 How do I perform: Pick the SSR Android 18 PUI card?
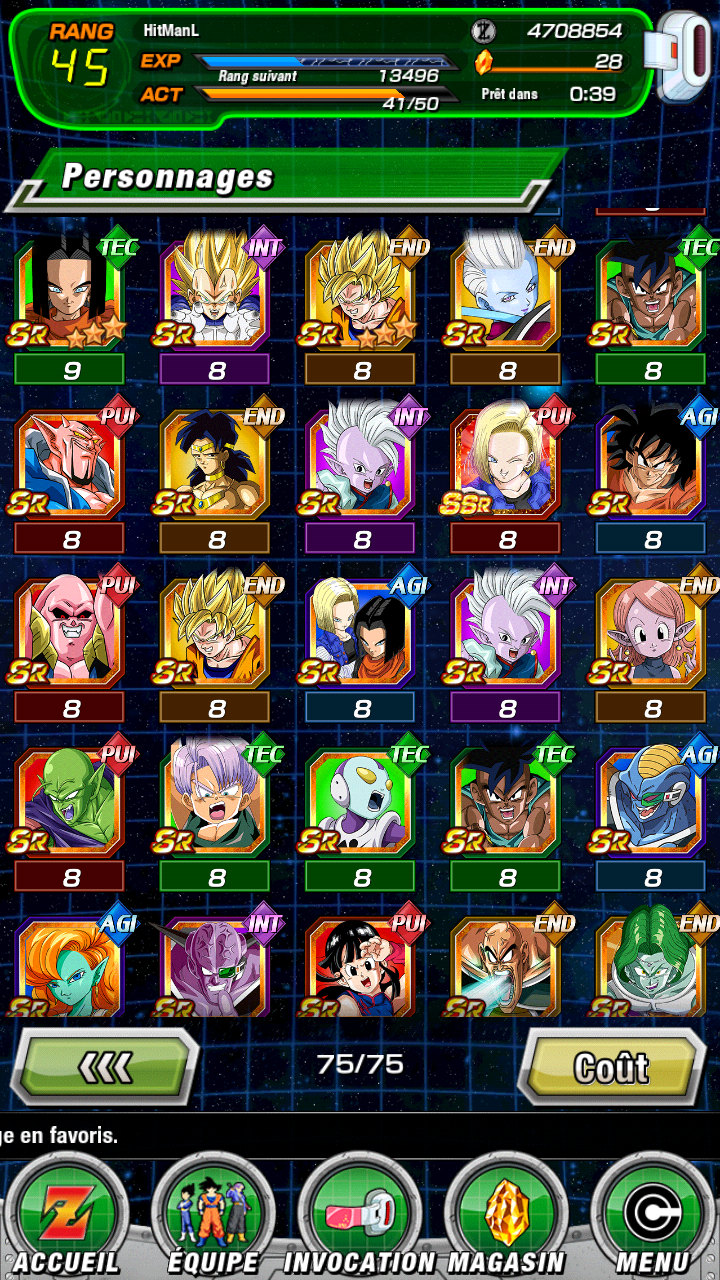[507, 462]
